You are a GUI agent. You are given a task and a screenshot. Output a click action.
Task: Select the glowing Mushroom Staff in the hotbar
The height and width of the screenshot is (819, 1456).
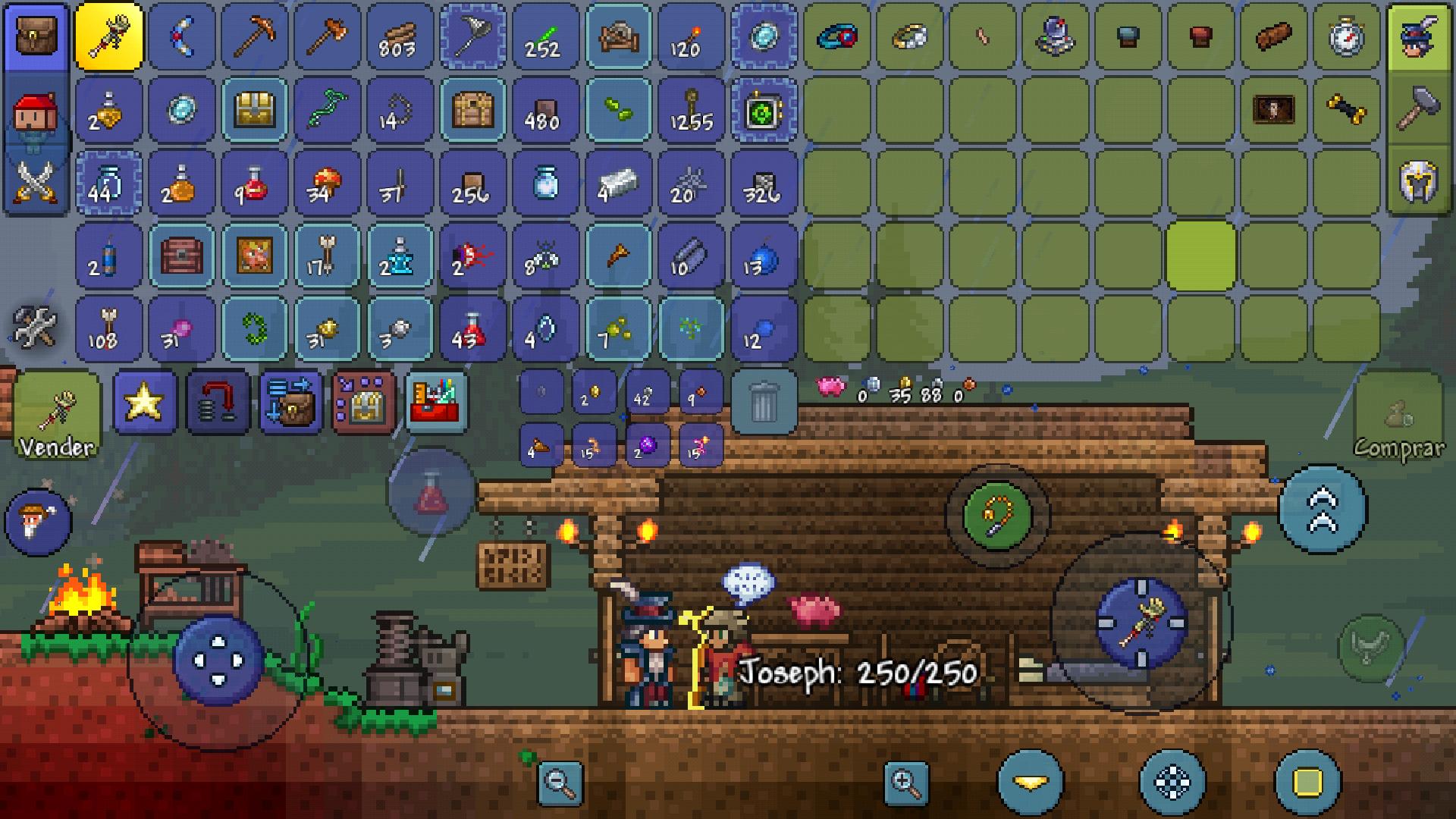click(109, 37)
